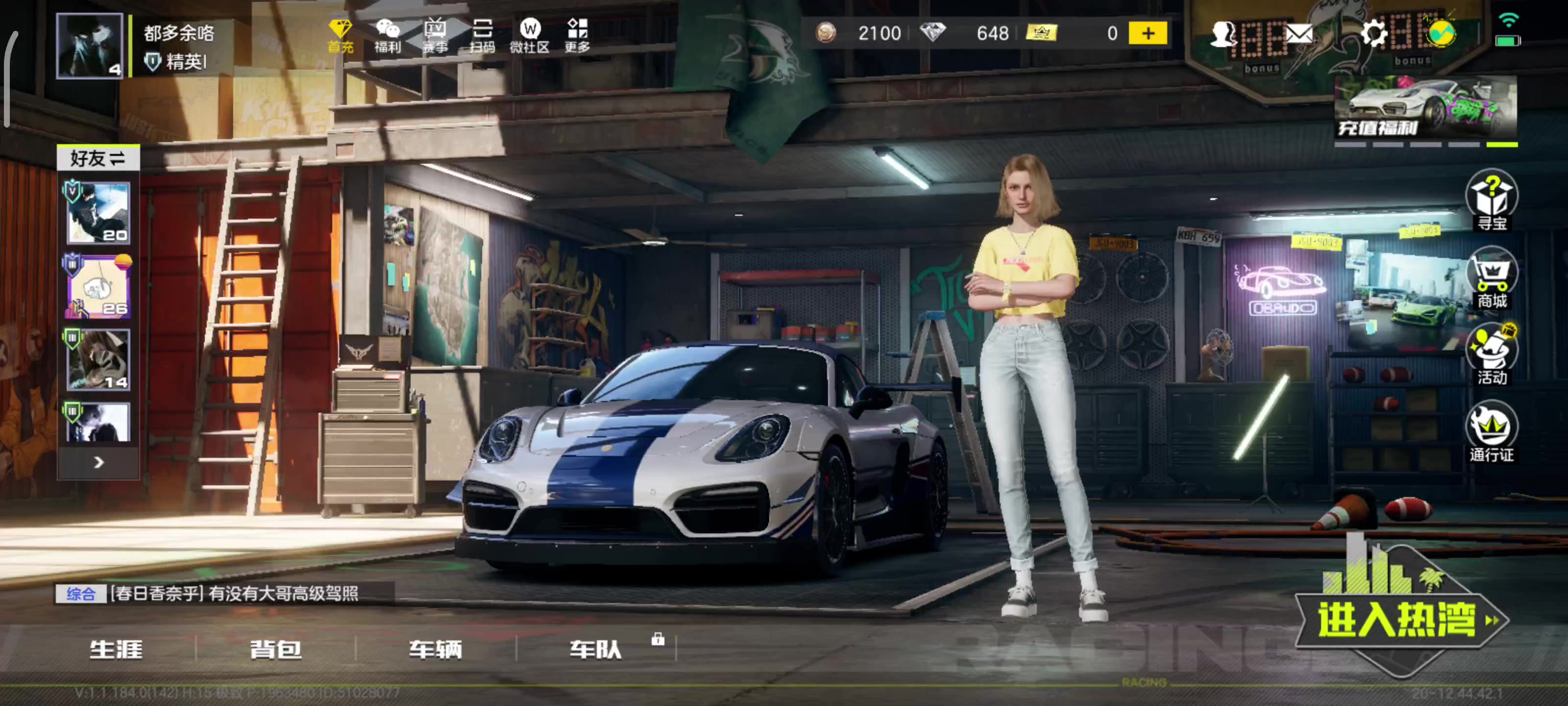Open the gear settings menu

[x=1372, y=33]
